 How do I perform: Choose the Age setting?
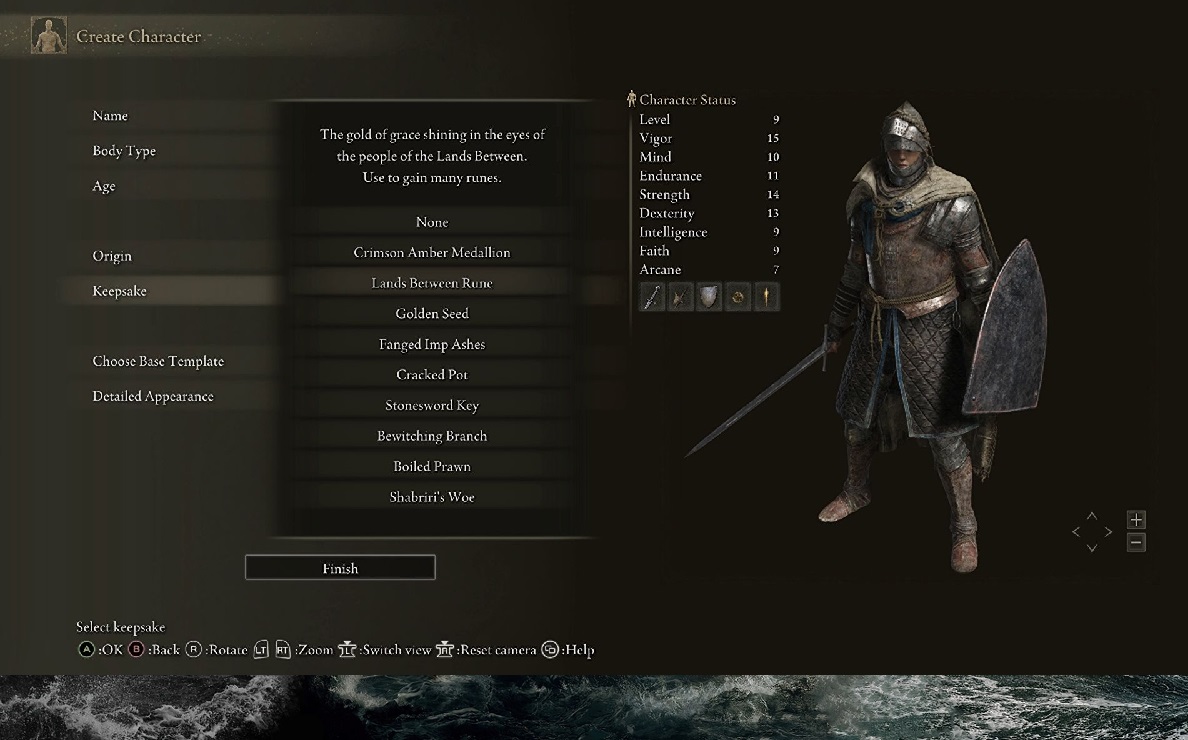pos(104,186)
